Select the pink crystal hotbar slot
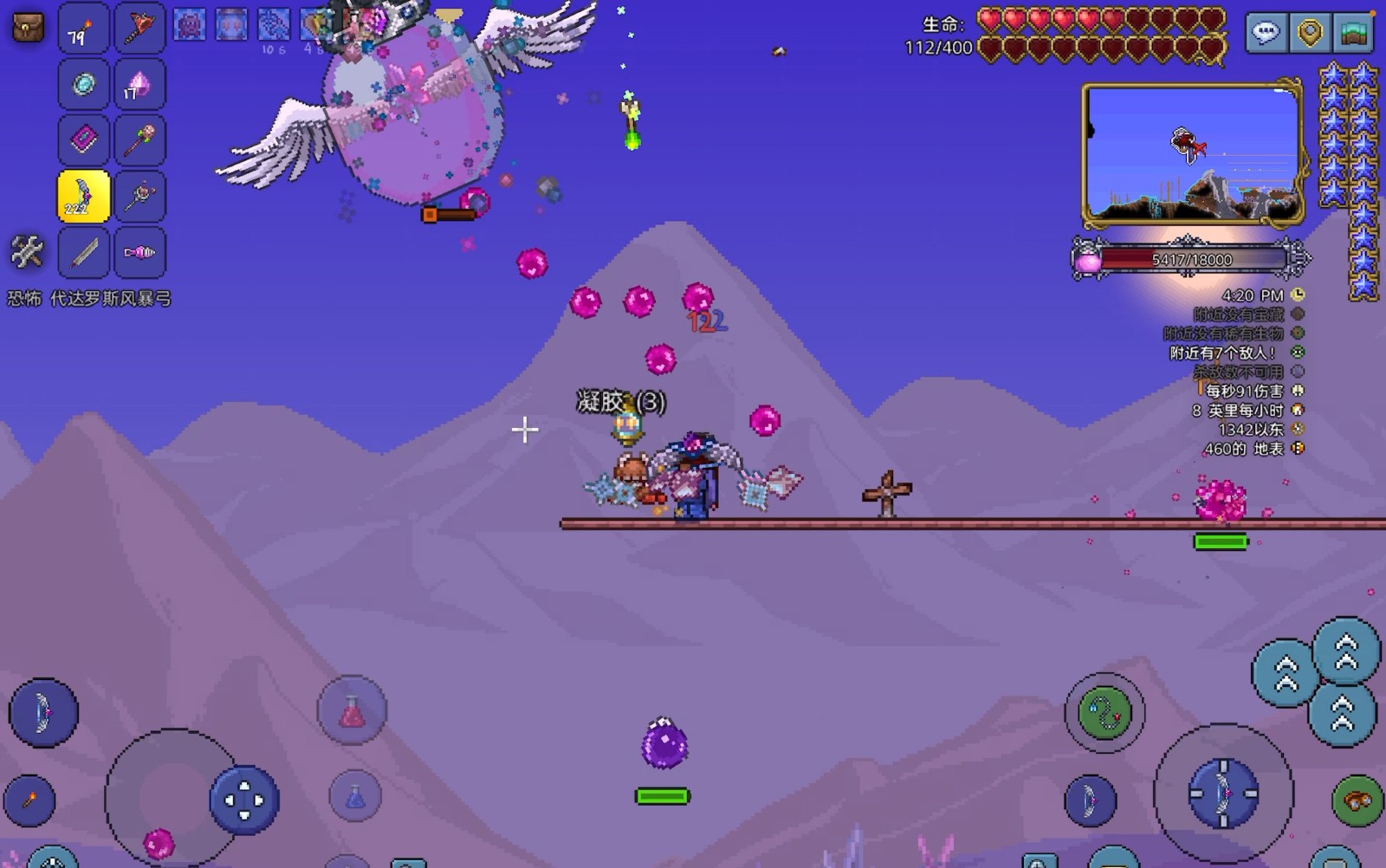Image resolution: width=1386 pixels, height=868 pixels. [139, 84]
